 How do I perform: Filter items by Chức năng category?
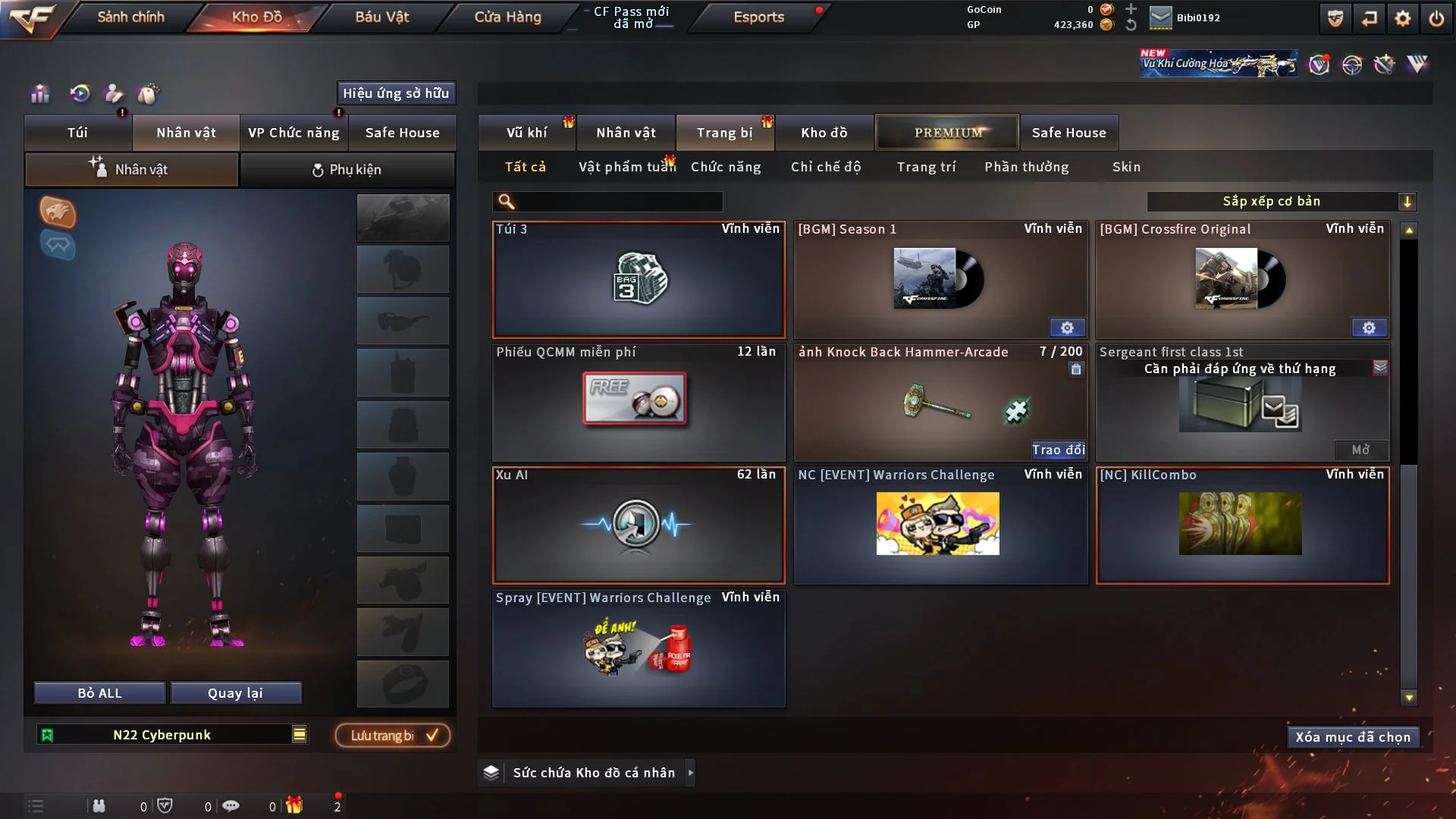click(x=726, y=167)
